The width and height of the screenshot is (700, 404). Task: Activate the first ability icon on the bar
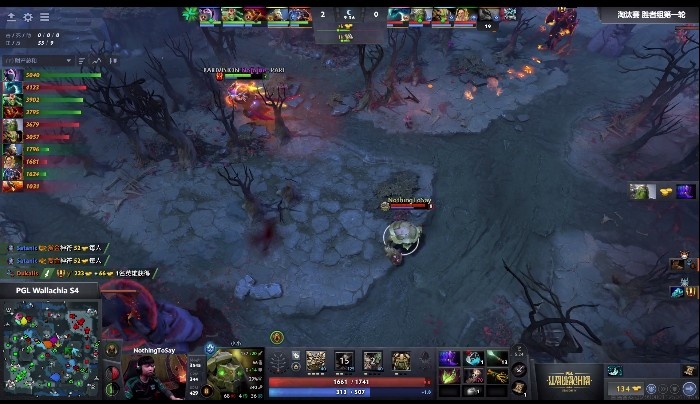[x=316, y=360]
